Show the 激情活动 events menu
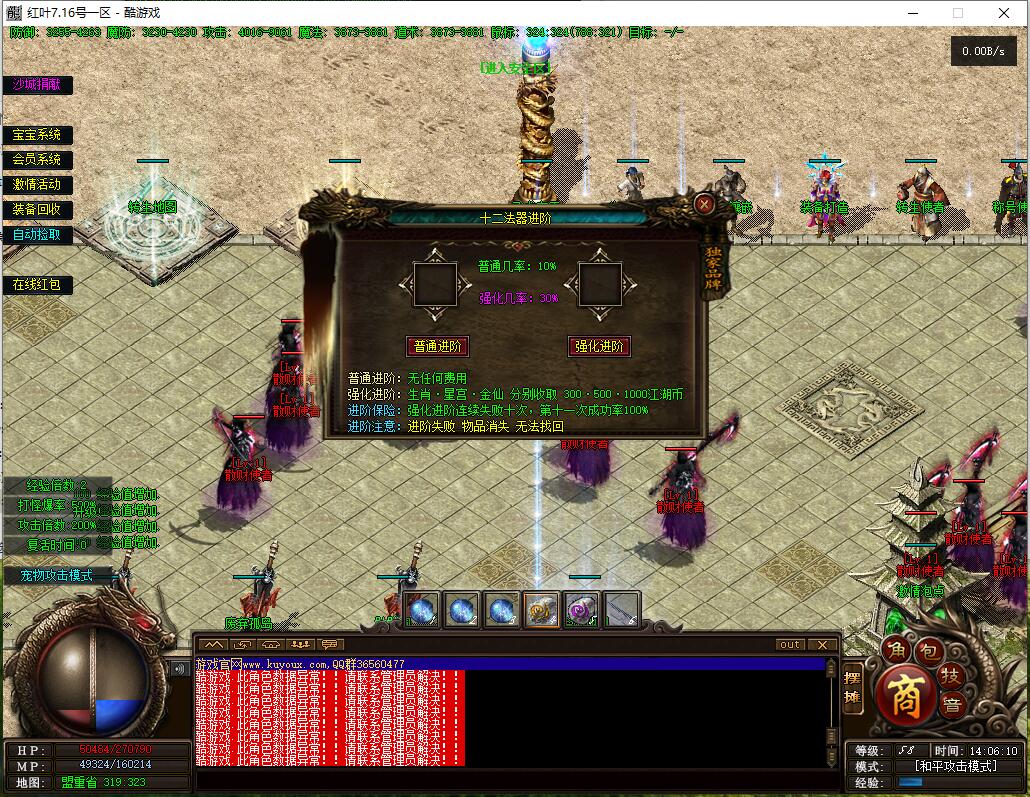This screenshot has height=797, width=1030. coord(37,185)
